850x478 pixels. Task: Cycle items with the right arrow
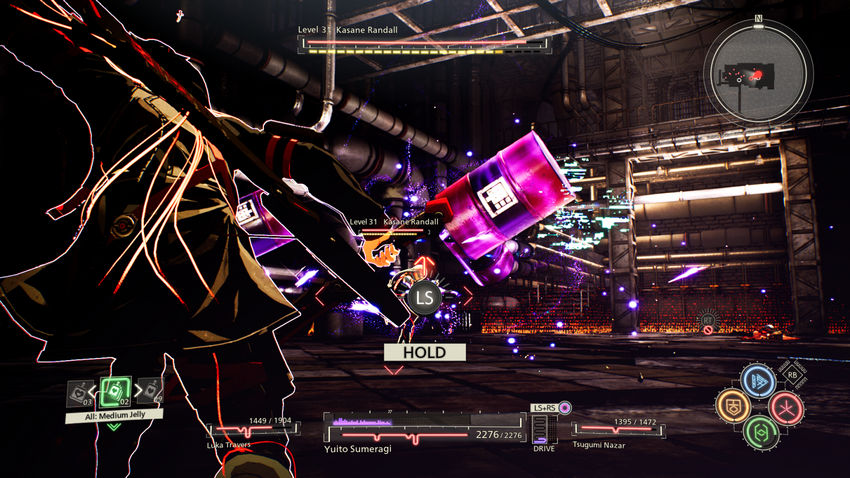pyautogui.click(x=136, y=391)
